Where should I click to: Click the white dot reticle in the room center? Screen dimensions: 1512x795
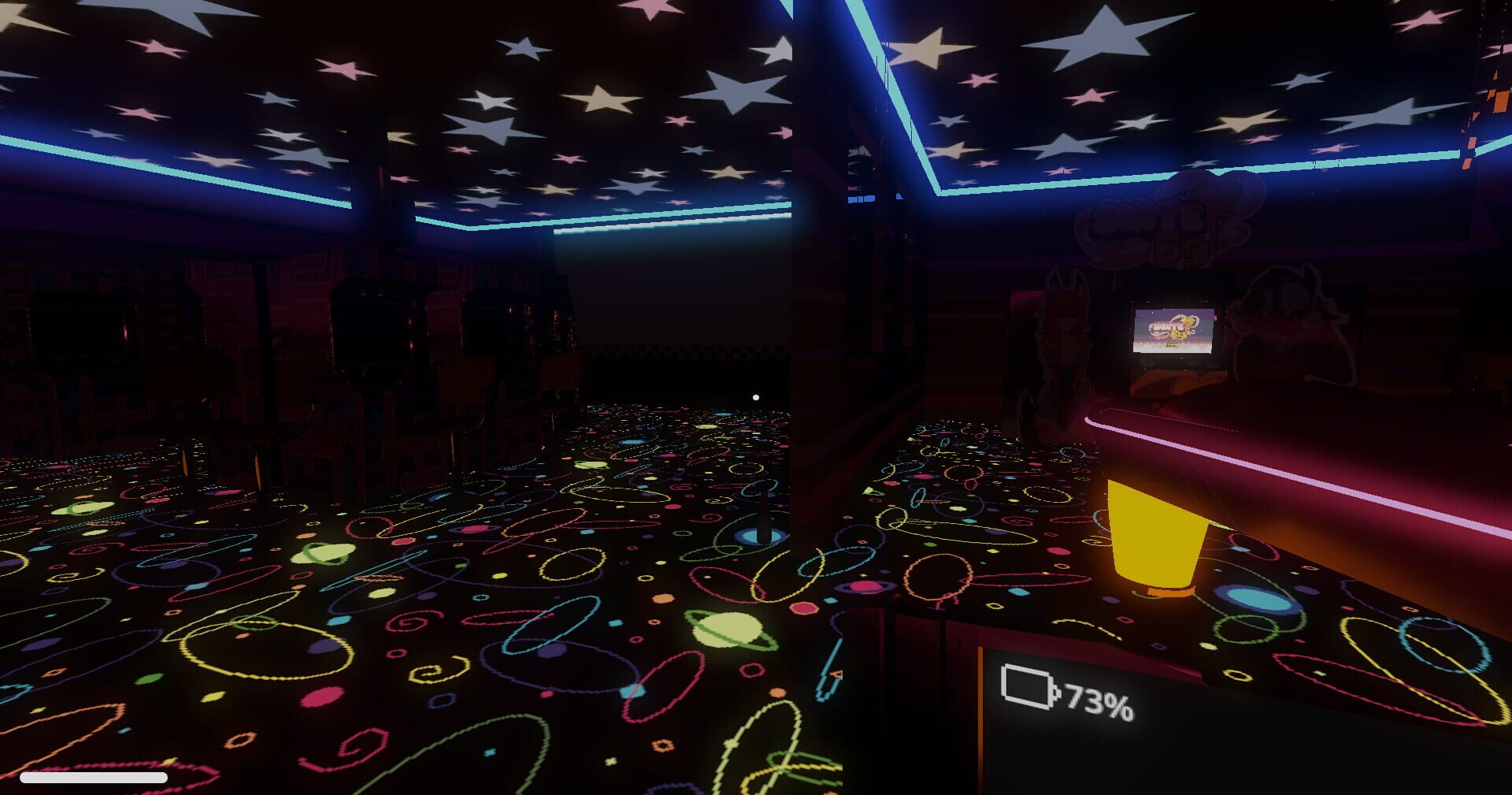tap(755, 397)
